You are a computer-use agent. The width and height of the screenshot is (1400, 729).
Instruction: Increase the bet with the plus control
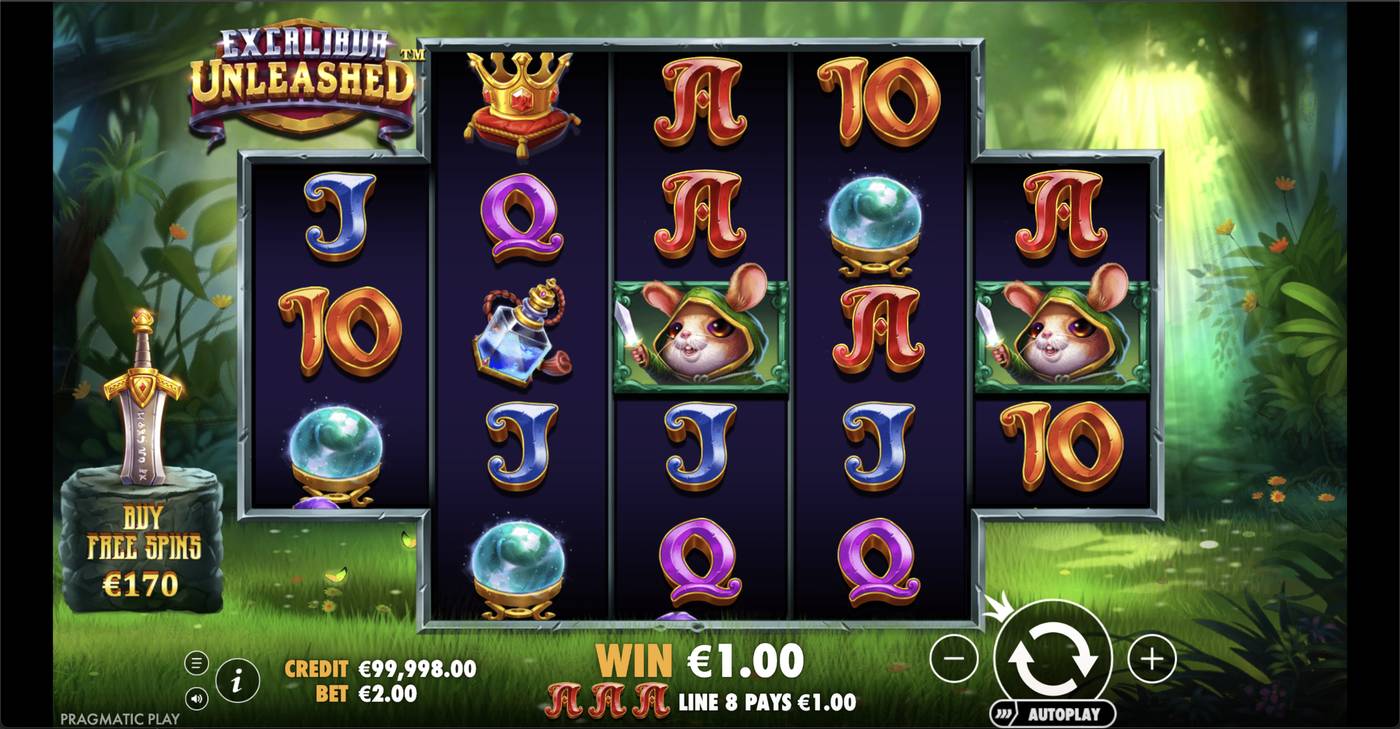(x=1150, y=658)
